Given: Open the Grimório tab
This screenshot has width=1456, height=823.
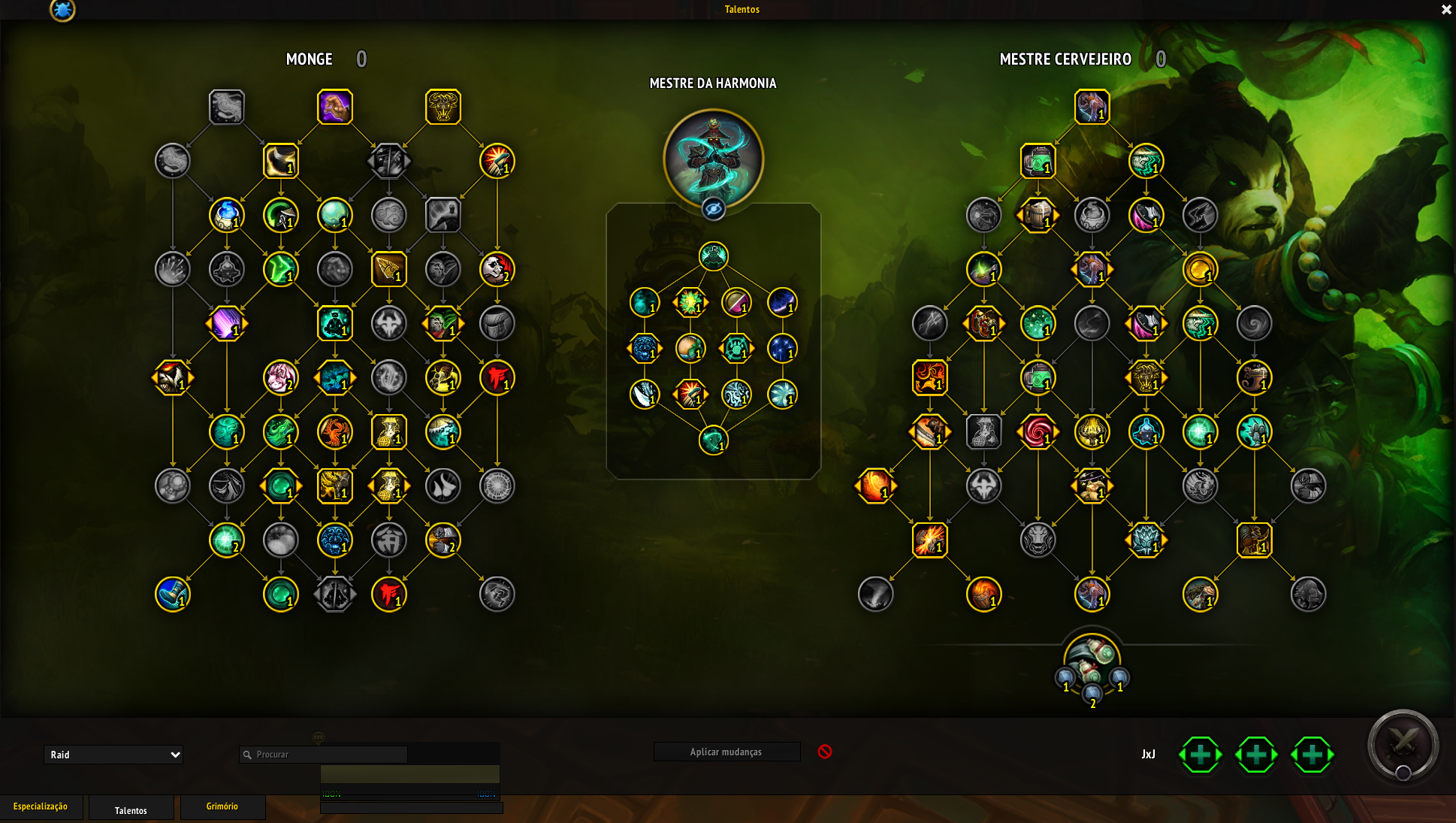Looking at the screenshot, I should 222,806.
